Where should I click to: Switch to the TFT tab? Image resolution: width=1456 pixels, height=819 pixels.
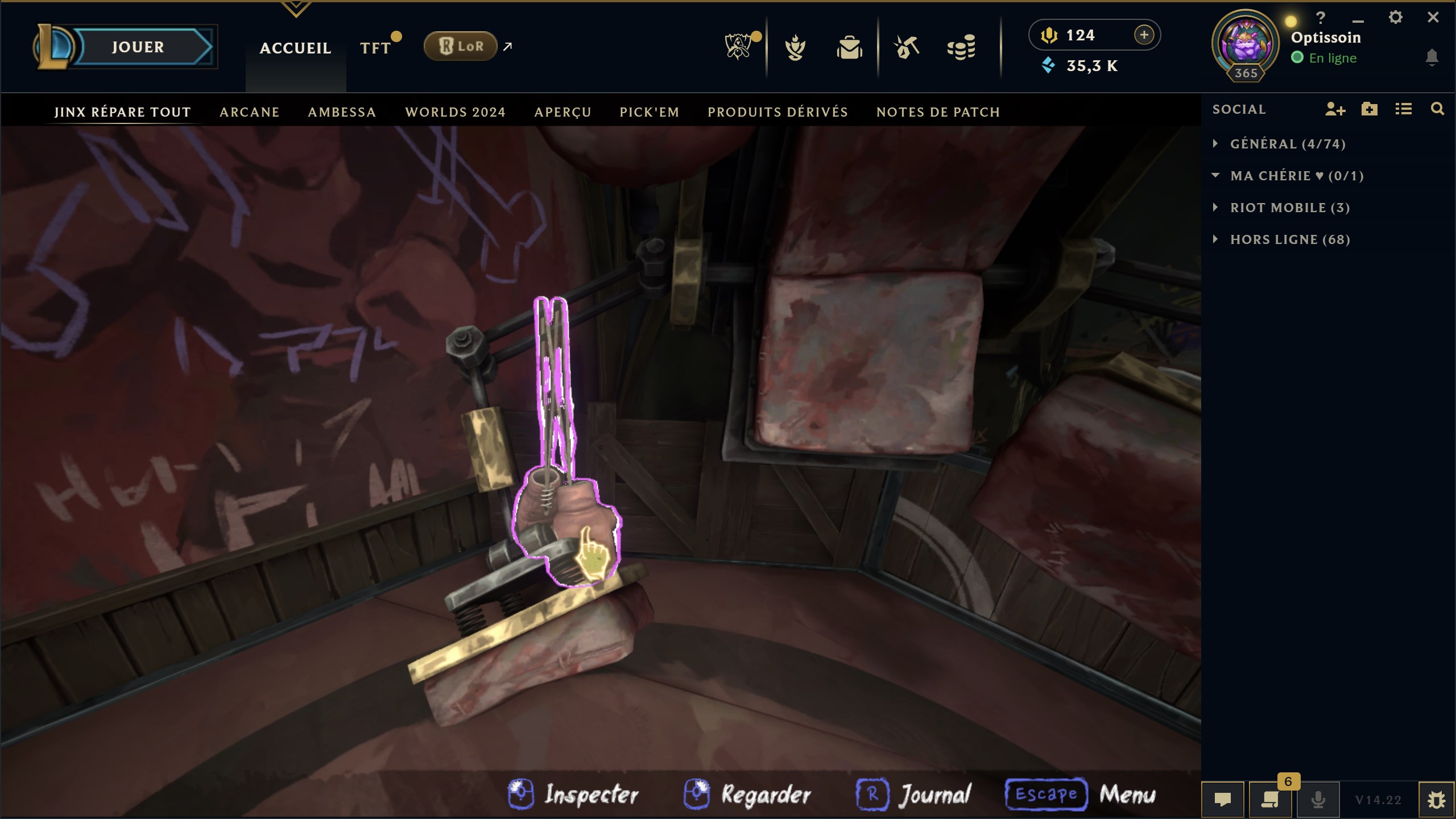375,48
